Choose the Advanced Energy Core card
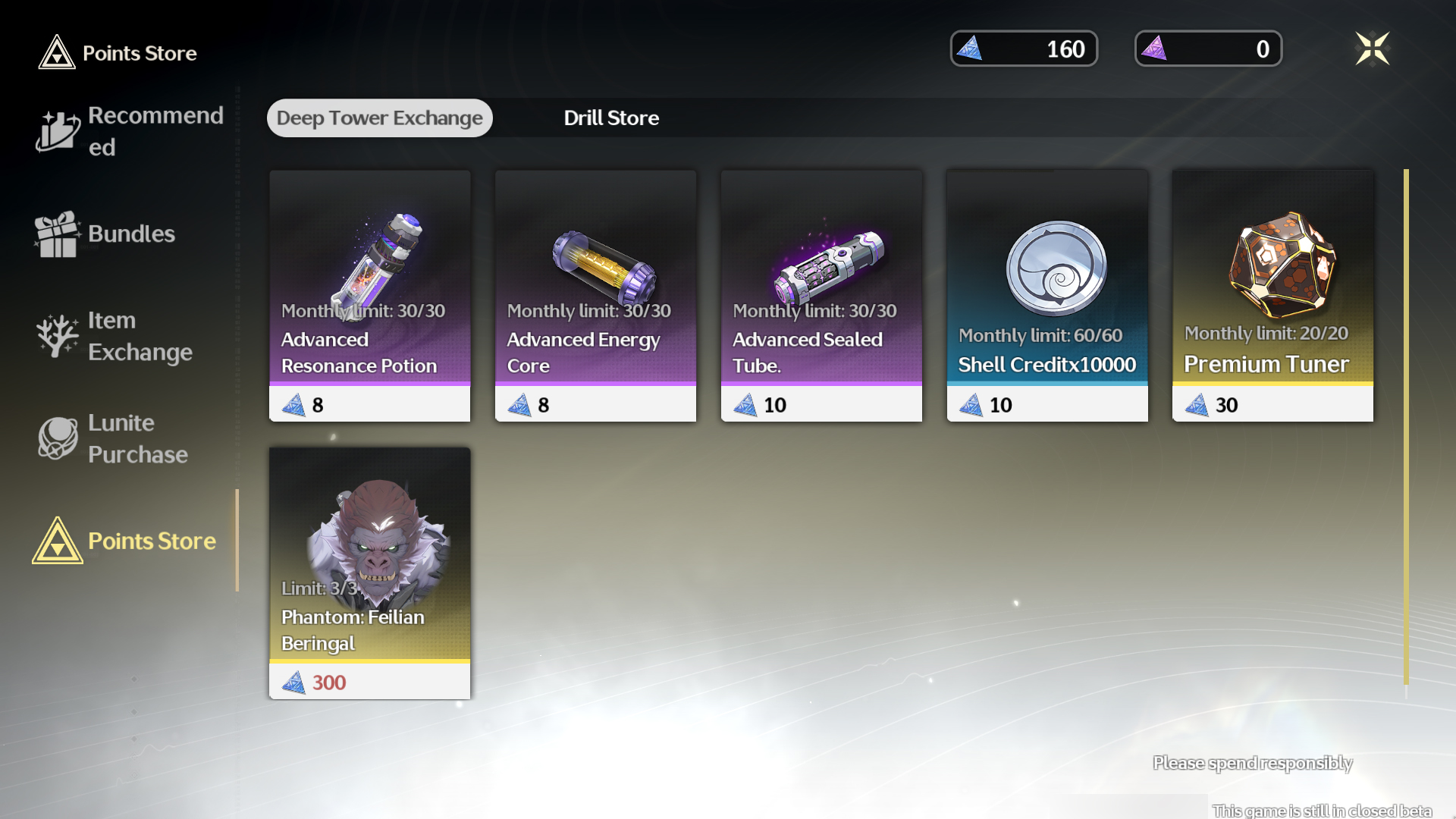1456x819 pixels. 595,296
